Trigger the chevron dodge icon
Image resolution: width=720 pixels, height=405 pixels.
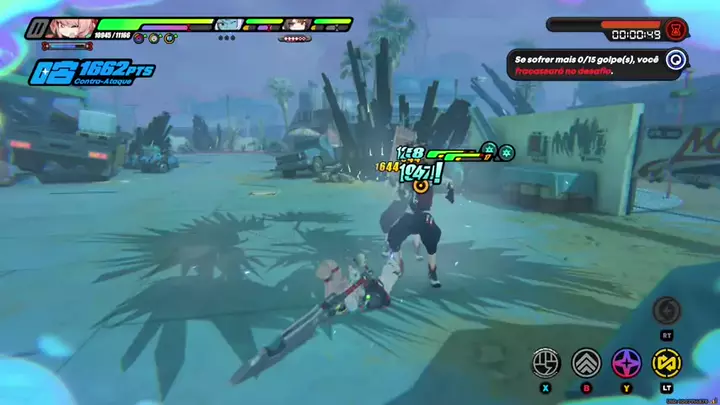(586, 362)
